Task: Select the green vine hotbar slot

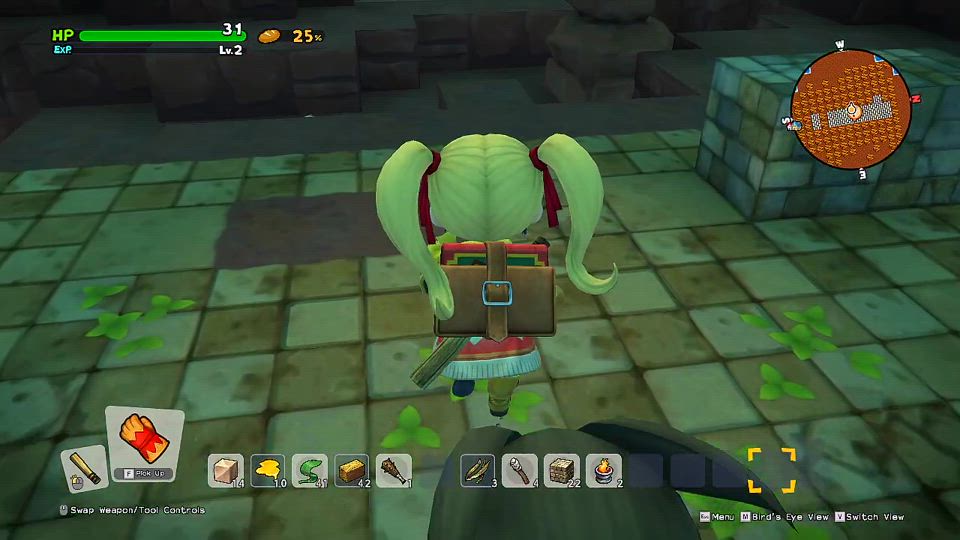Action: coord(310,470)
